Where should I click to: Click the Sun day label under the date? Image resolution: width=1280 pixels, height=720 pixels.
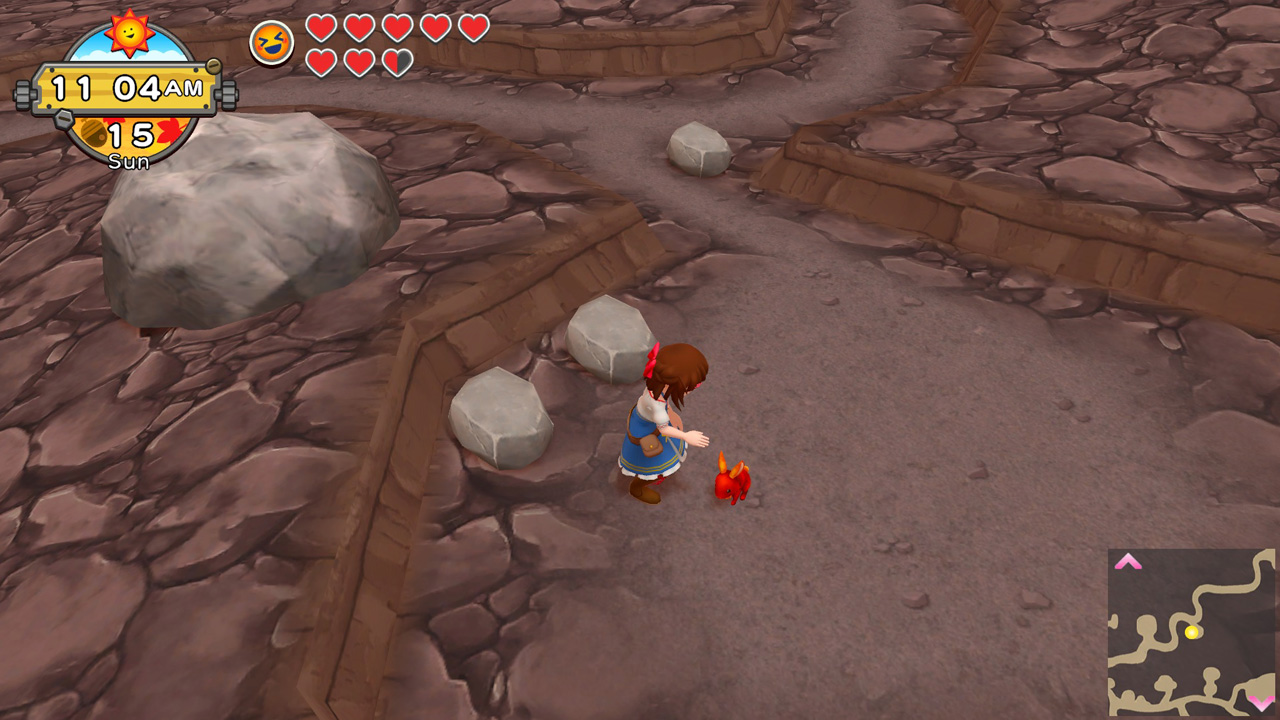[129, 159]
